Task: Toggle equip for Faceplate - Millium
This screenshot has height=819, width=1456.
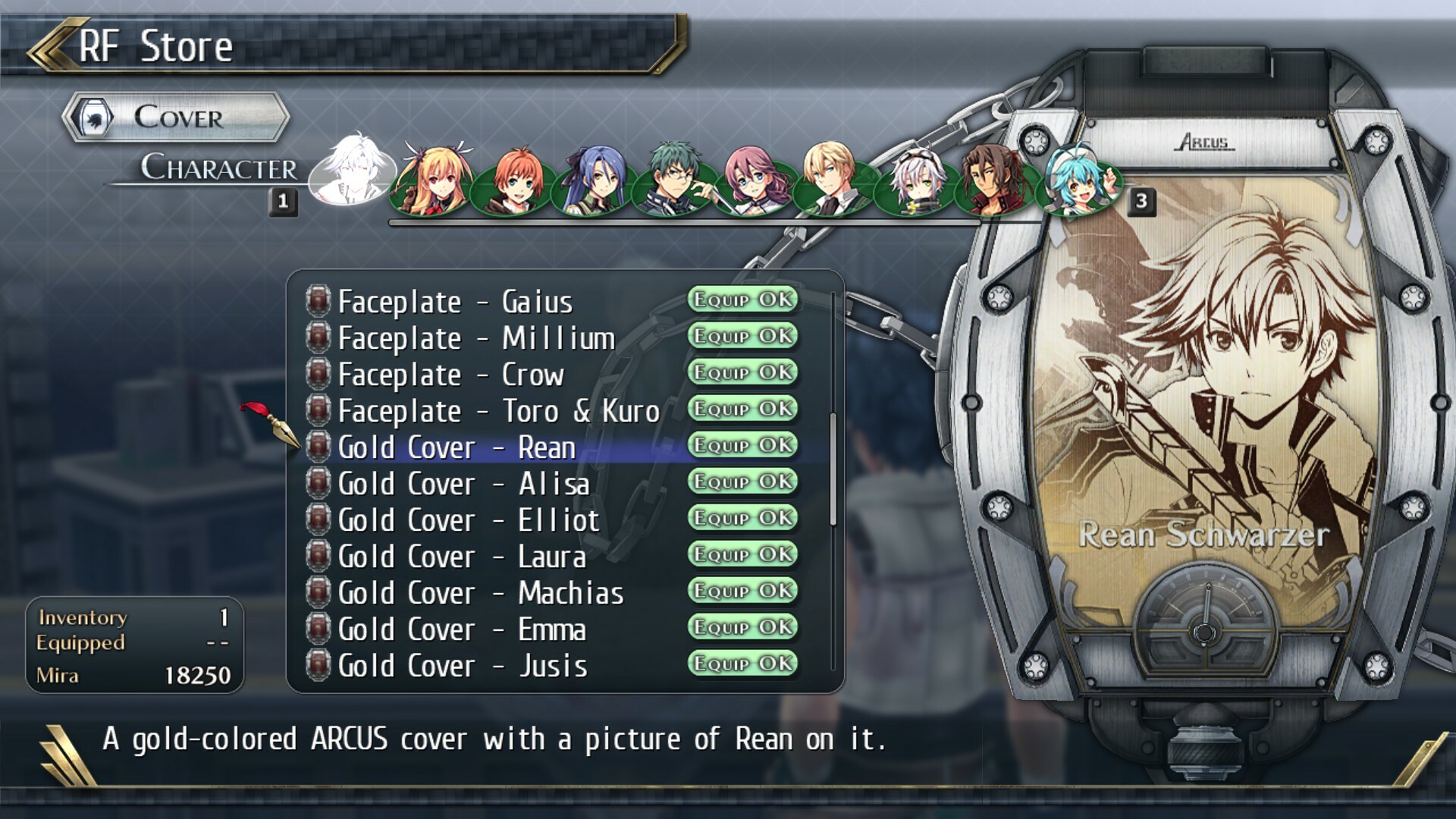Action: pyautogui.click(x=742, y=337)
